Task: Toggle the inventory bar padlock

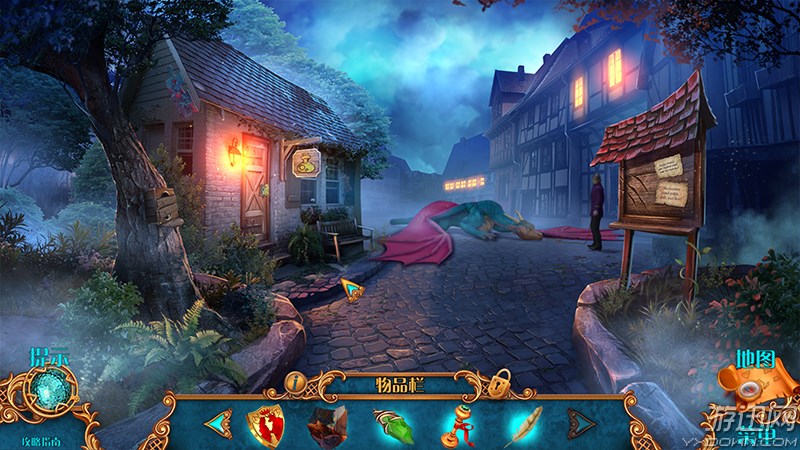Action: coord(499,382)
